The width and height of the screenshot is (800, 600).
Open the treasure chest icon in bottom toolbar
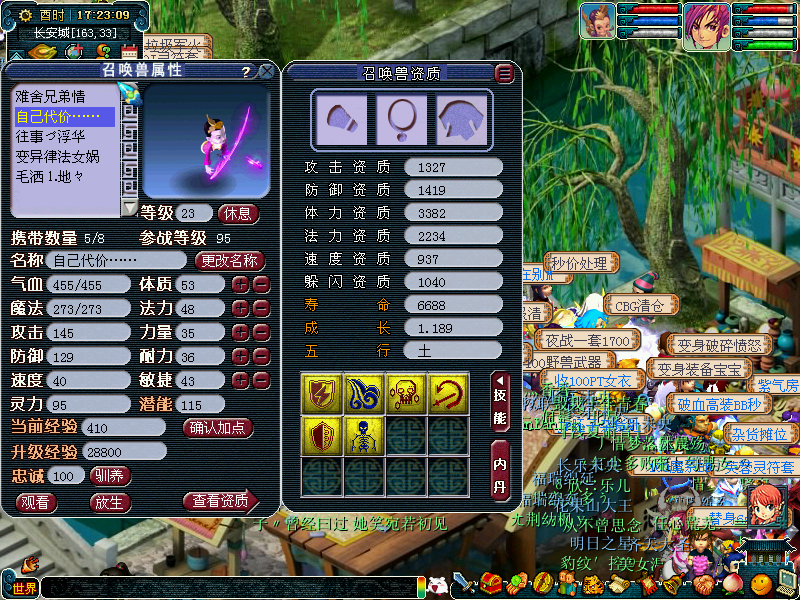pos(491,584)
